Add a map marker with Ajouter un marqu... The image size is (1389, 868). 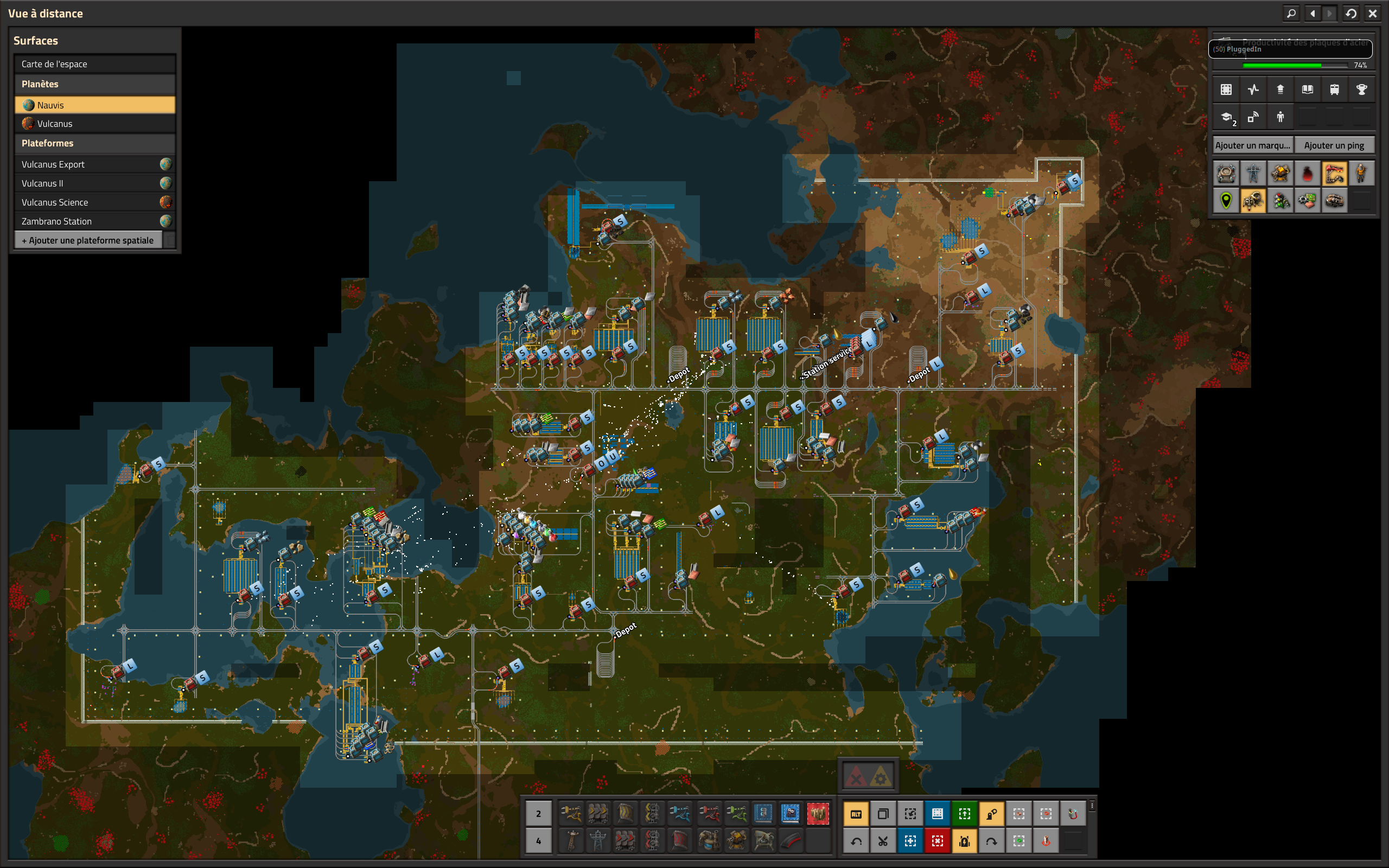(x=1252, y=145)
